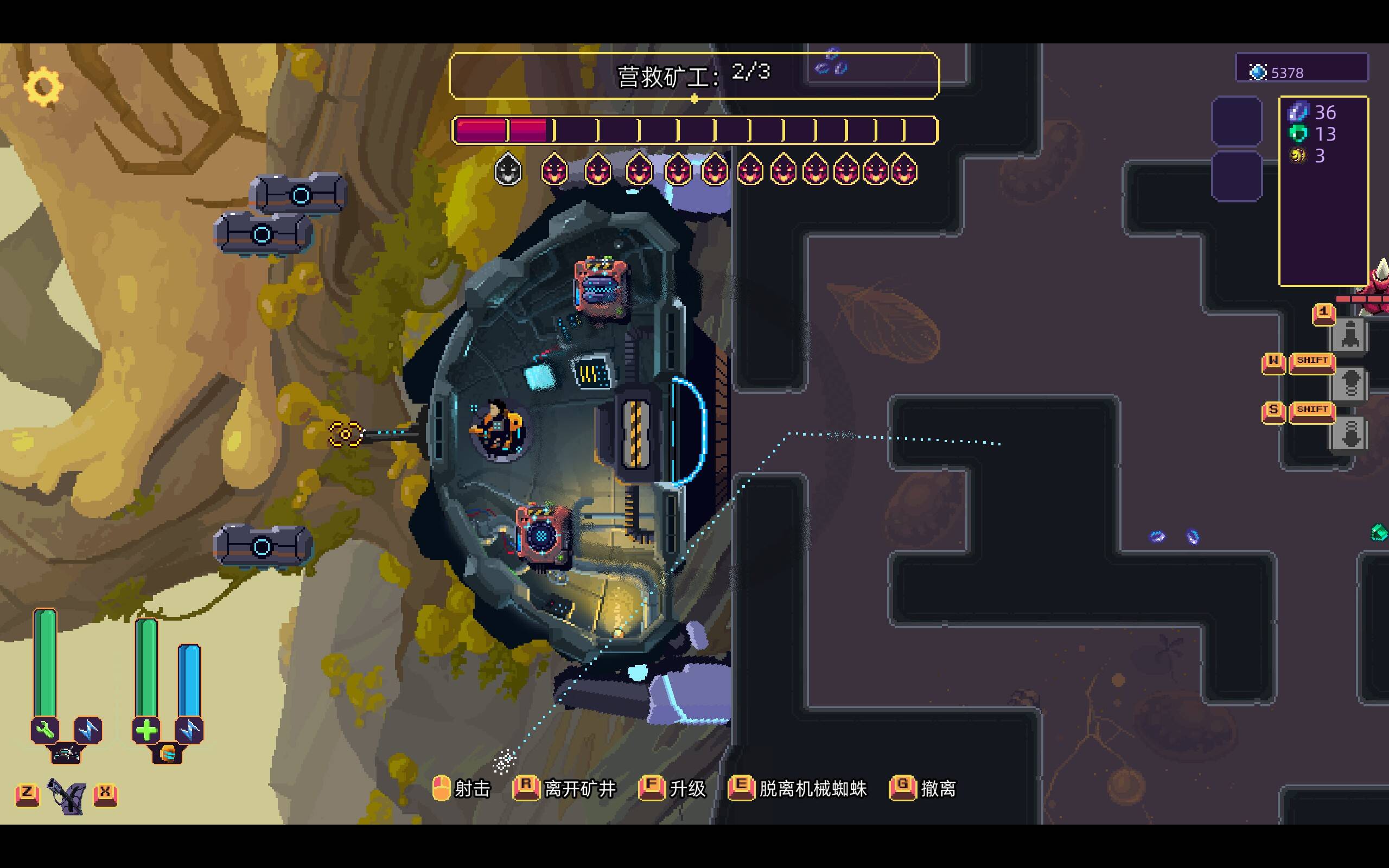
Task: Activate the upward drill dash ability
Action: pyautogui.click(x=1350, y=384)
